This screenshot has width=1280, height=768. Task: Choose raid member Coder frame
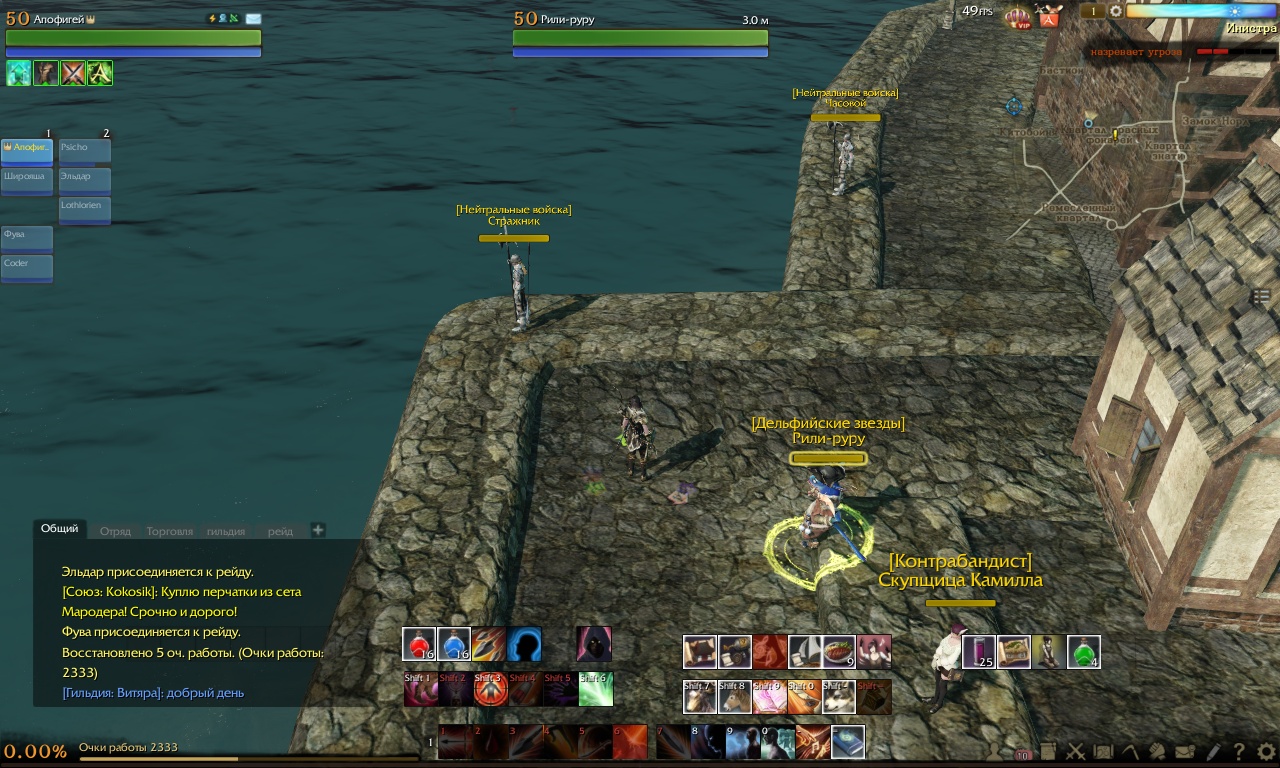tap(27, 267)
